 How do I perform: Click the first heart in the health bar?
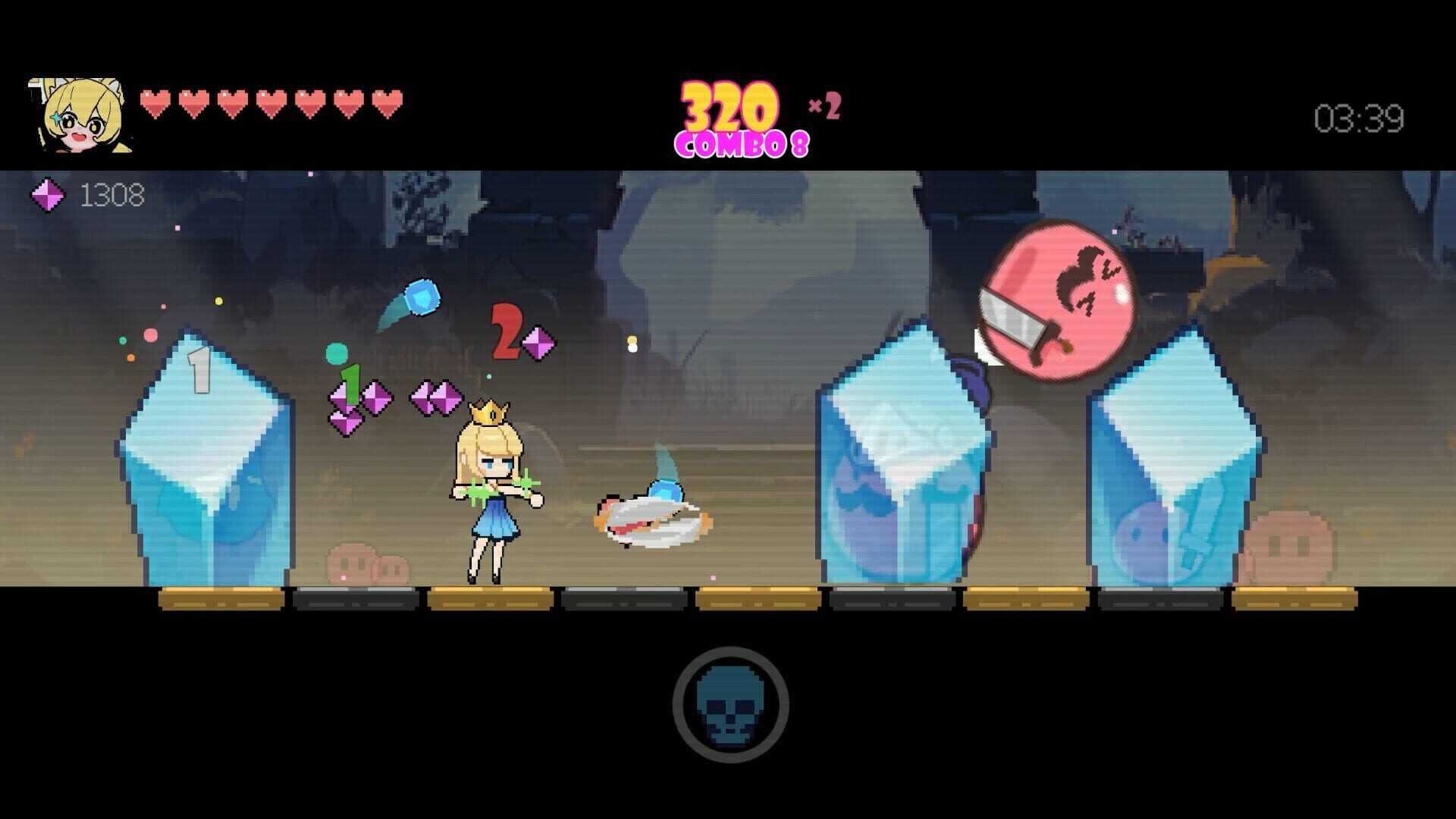(157, 99)
